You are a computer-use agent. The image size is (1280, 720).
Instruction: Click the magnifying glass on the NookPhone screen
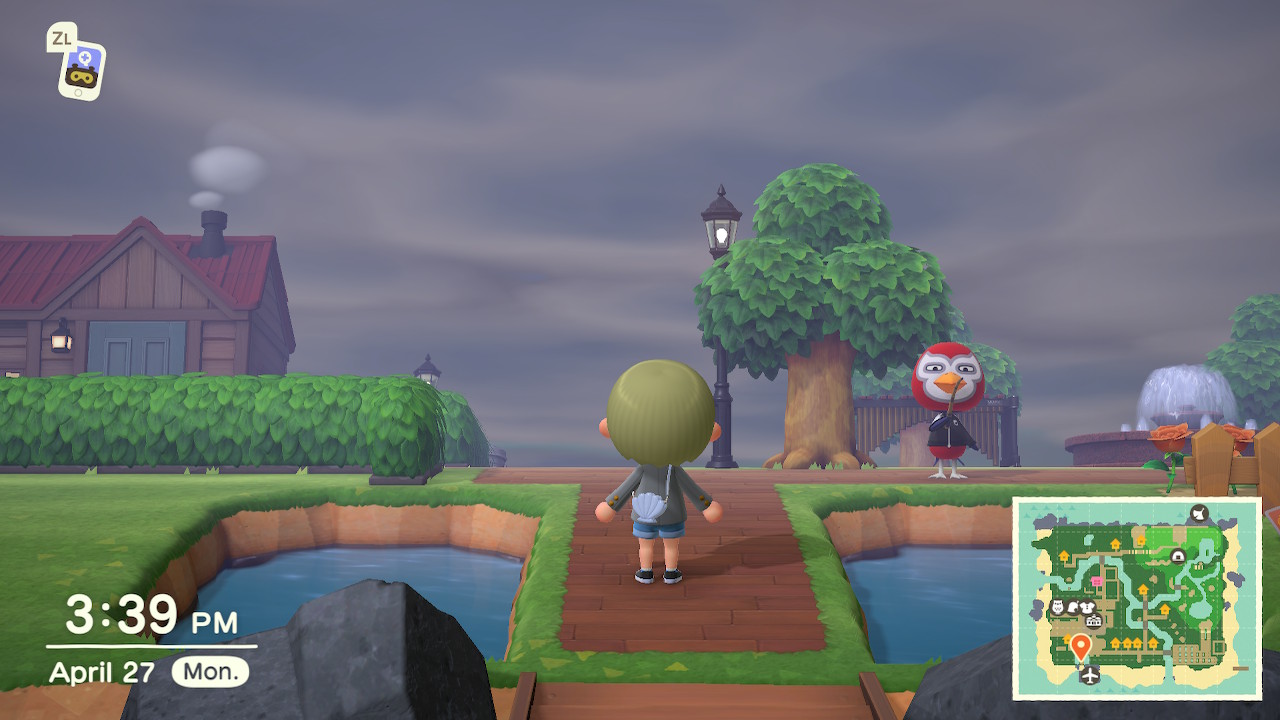coord(84,58)
